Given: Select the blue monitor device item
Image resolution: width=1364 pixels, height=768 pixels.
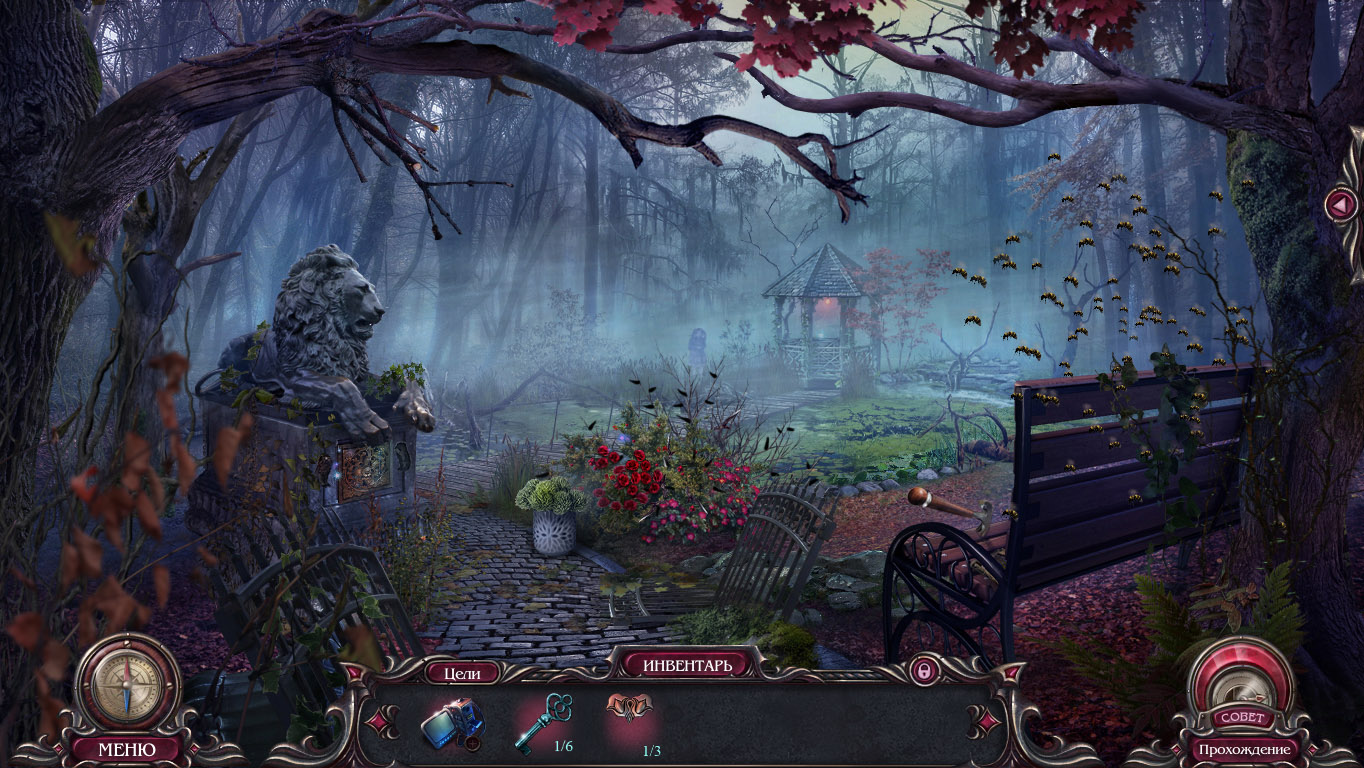Looking at the screenshot, I should click(453, 721).
